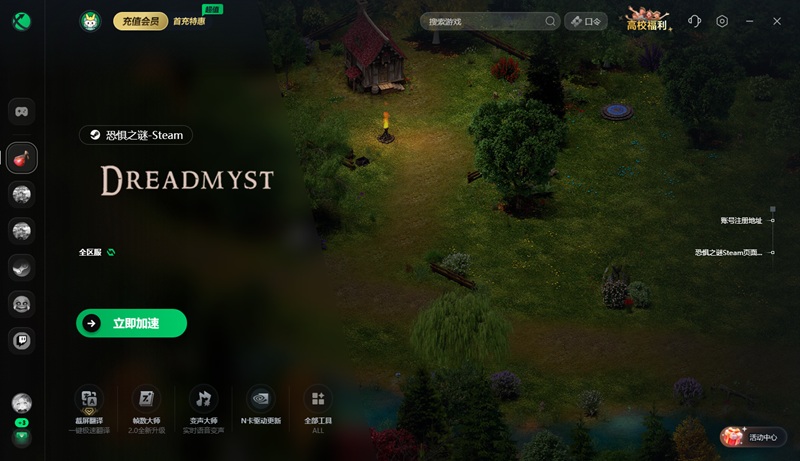Screen dimensions: 800x461
Task: Open customer support via the headset icon
Action: tap(695, 21)
